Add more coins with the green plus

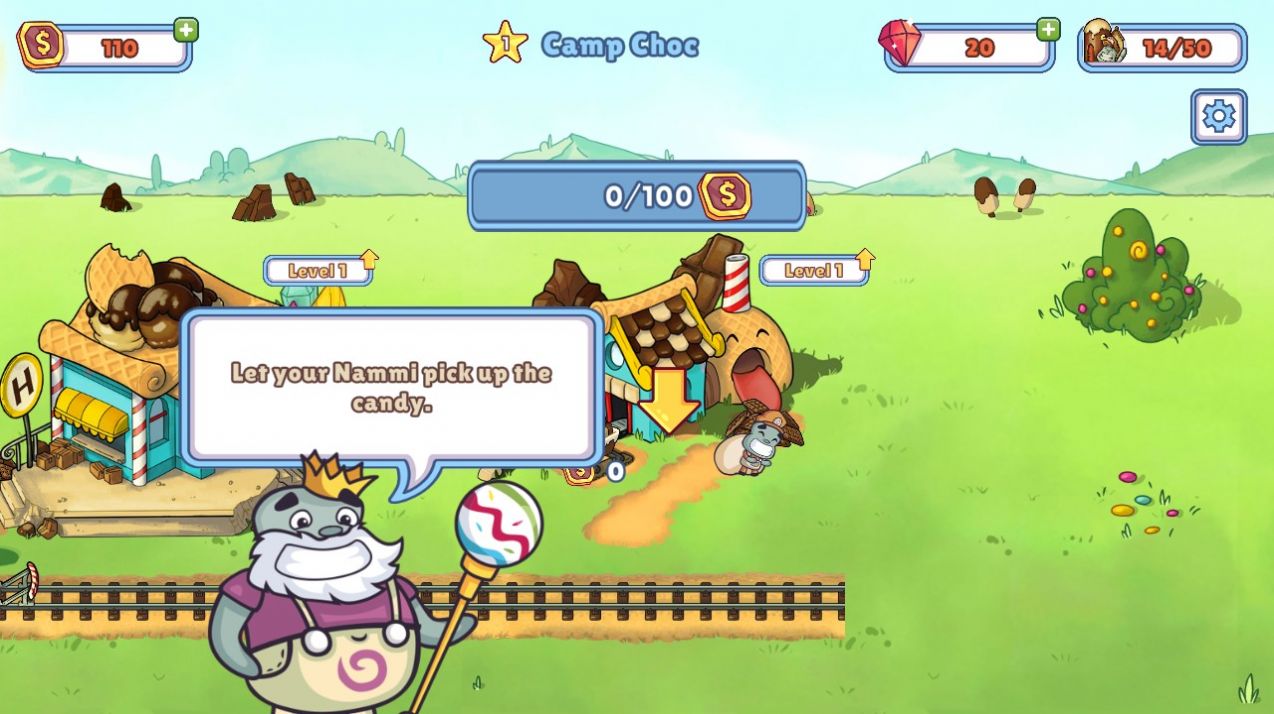pyautogui.click(x=186, y=30)
